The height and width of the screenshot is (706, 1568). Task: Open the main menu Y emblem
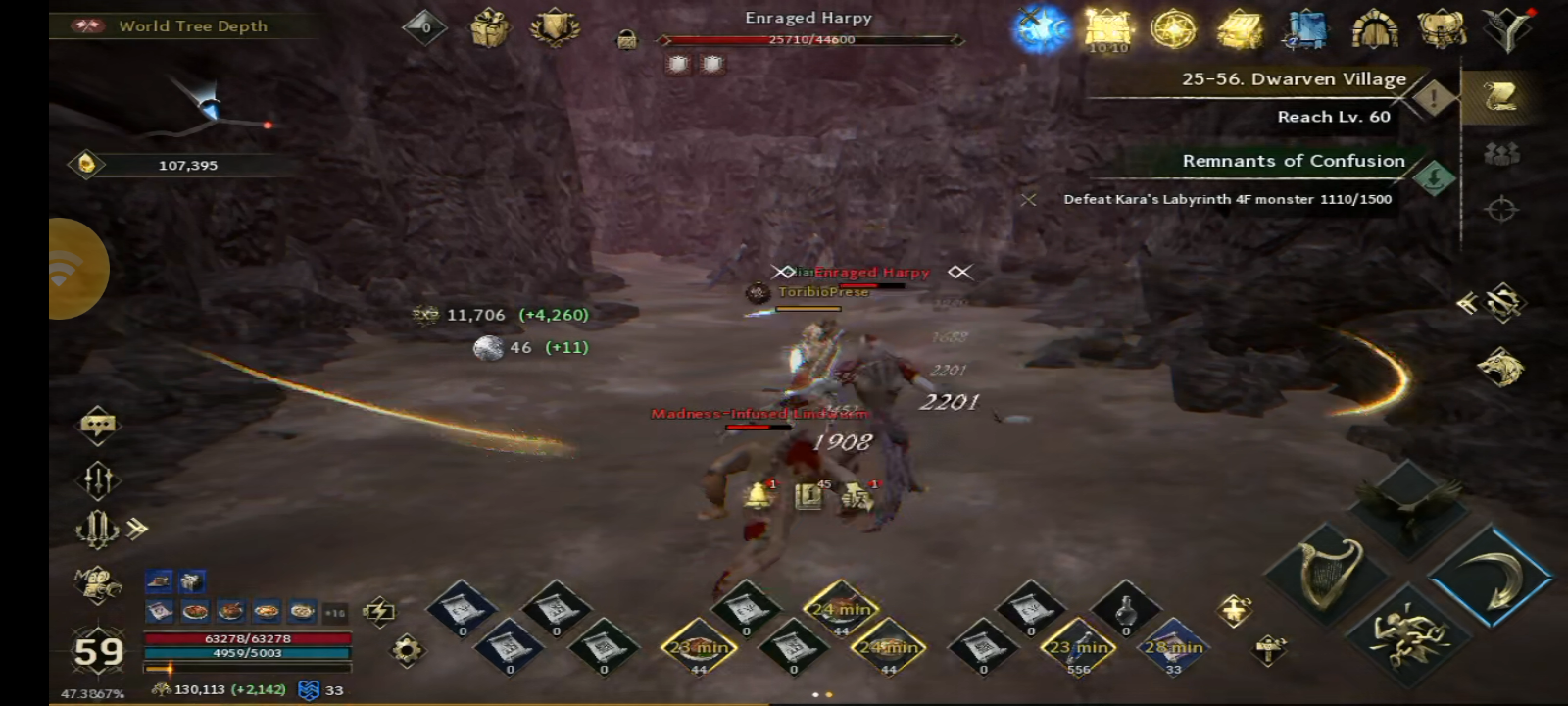pos(1508,29)
